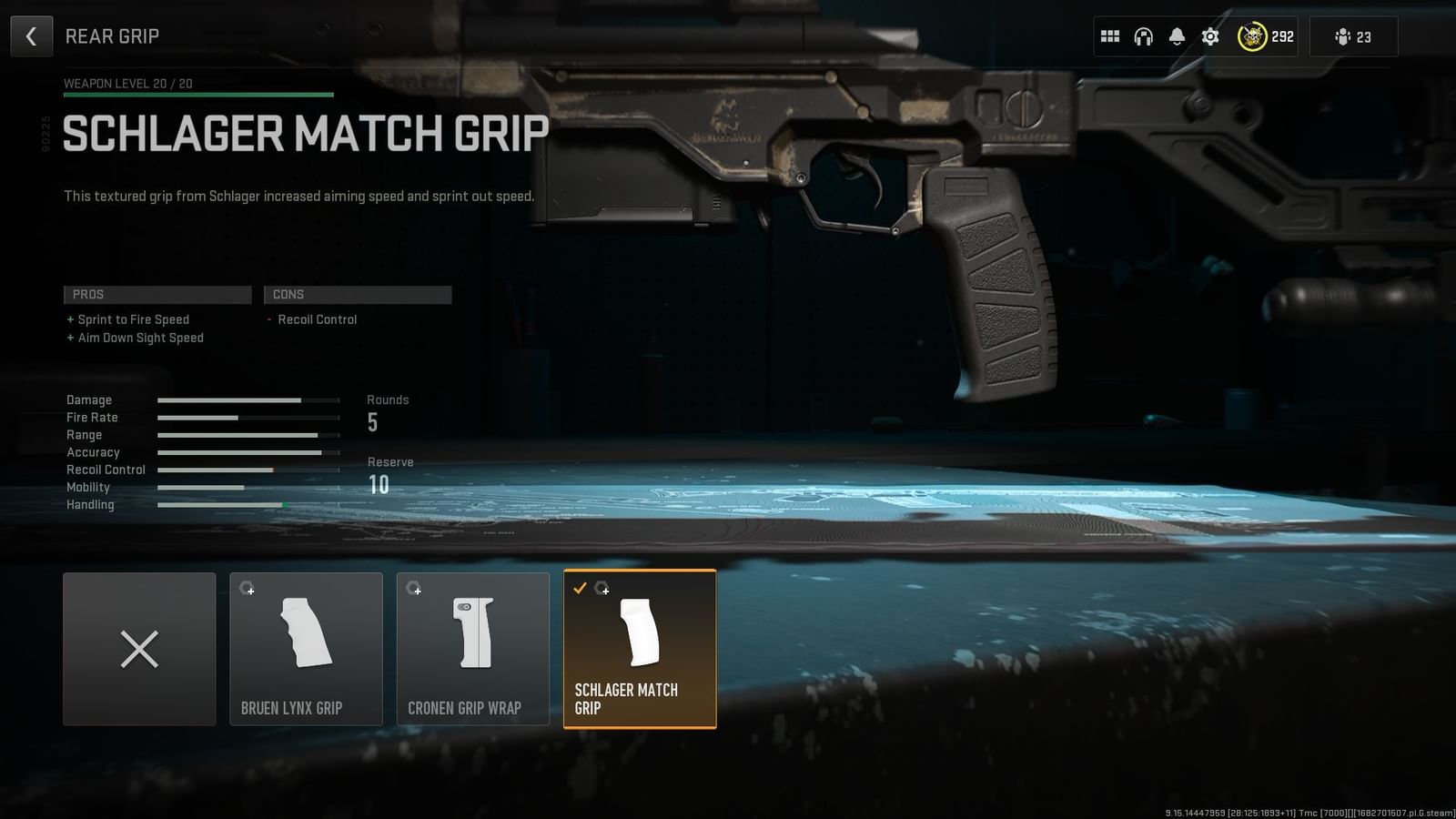Click the tuning icon on Schlager Match Grip
The height and width of the screenshot is (819, 1456).
tap(603, 590)
